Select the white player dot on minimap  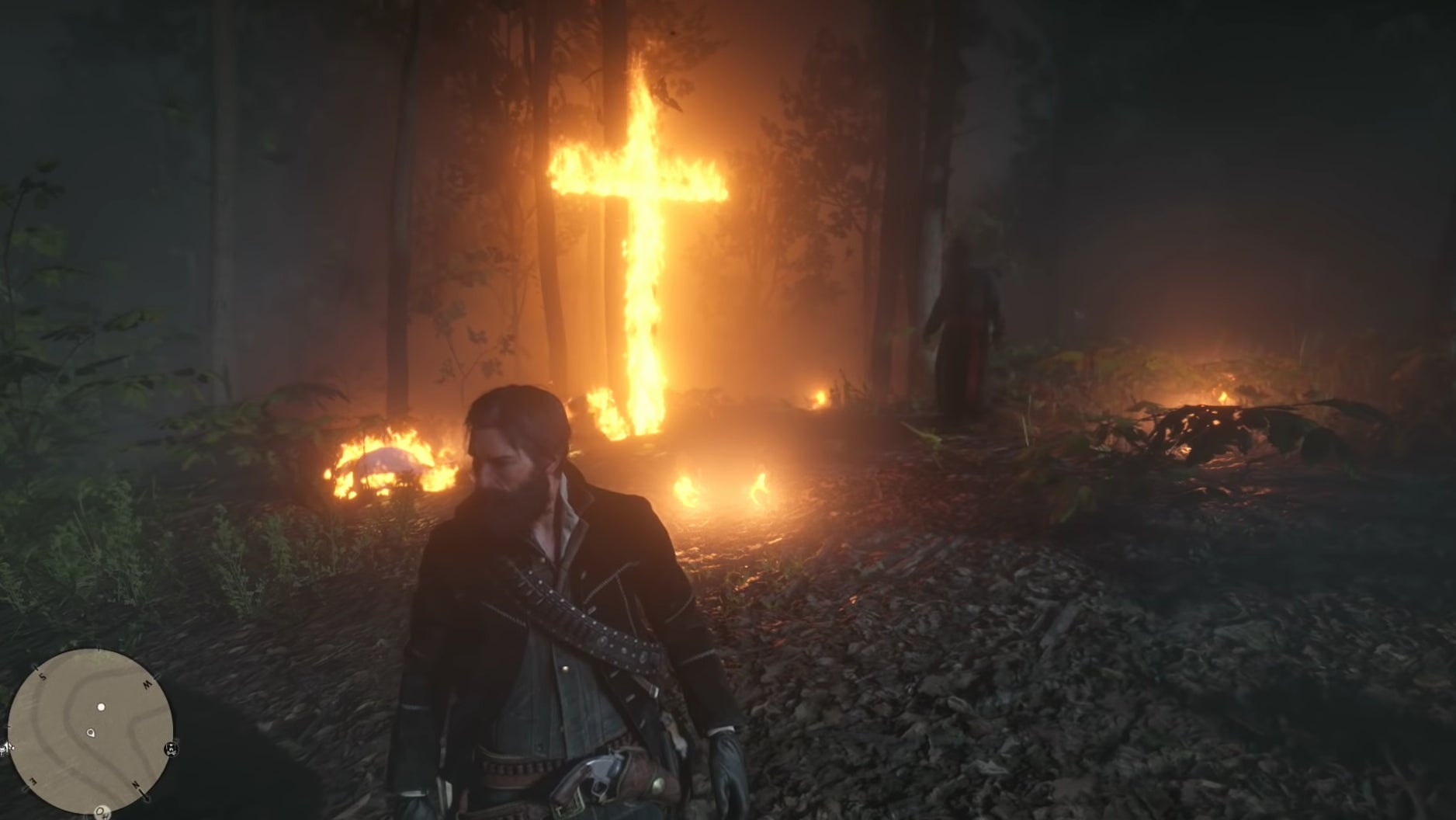tap(101, 707)
